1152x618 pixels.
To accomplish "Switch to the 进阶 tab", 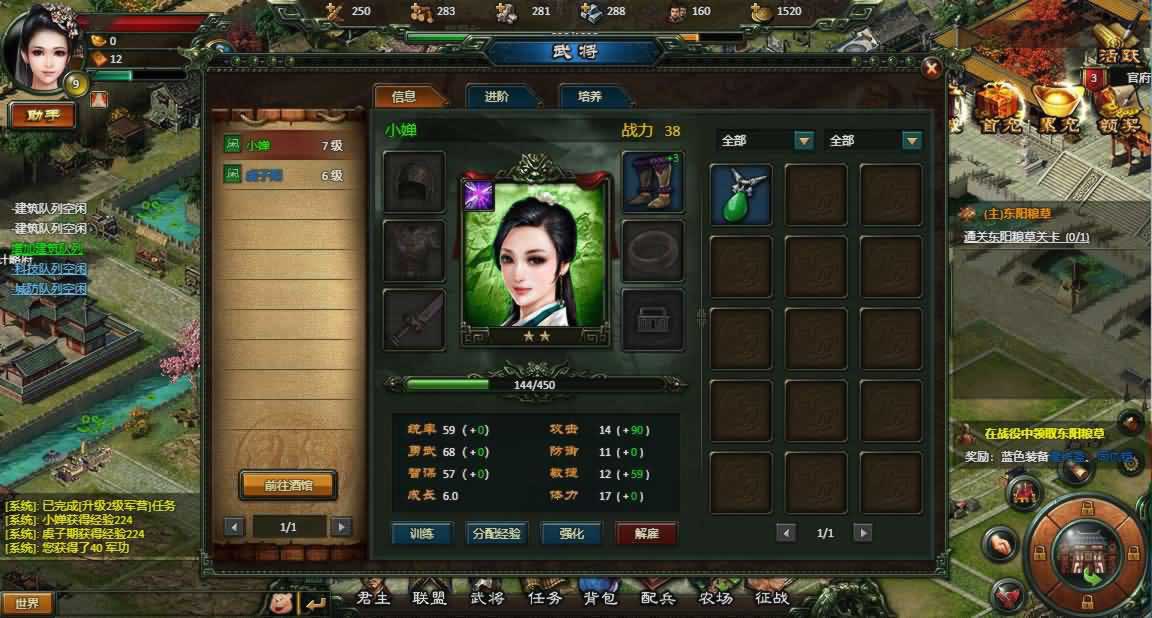I will tap(497, 97).
